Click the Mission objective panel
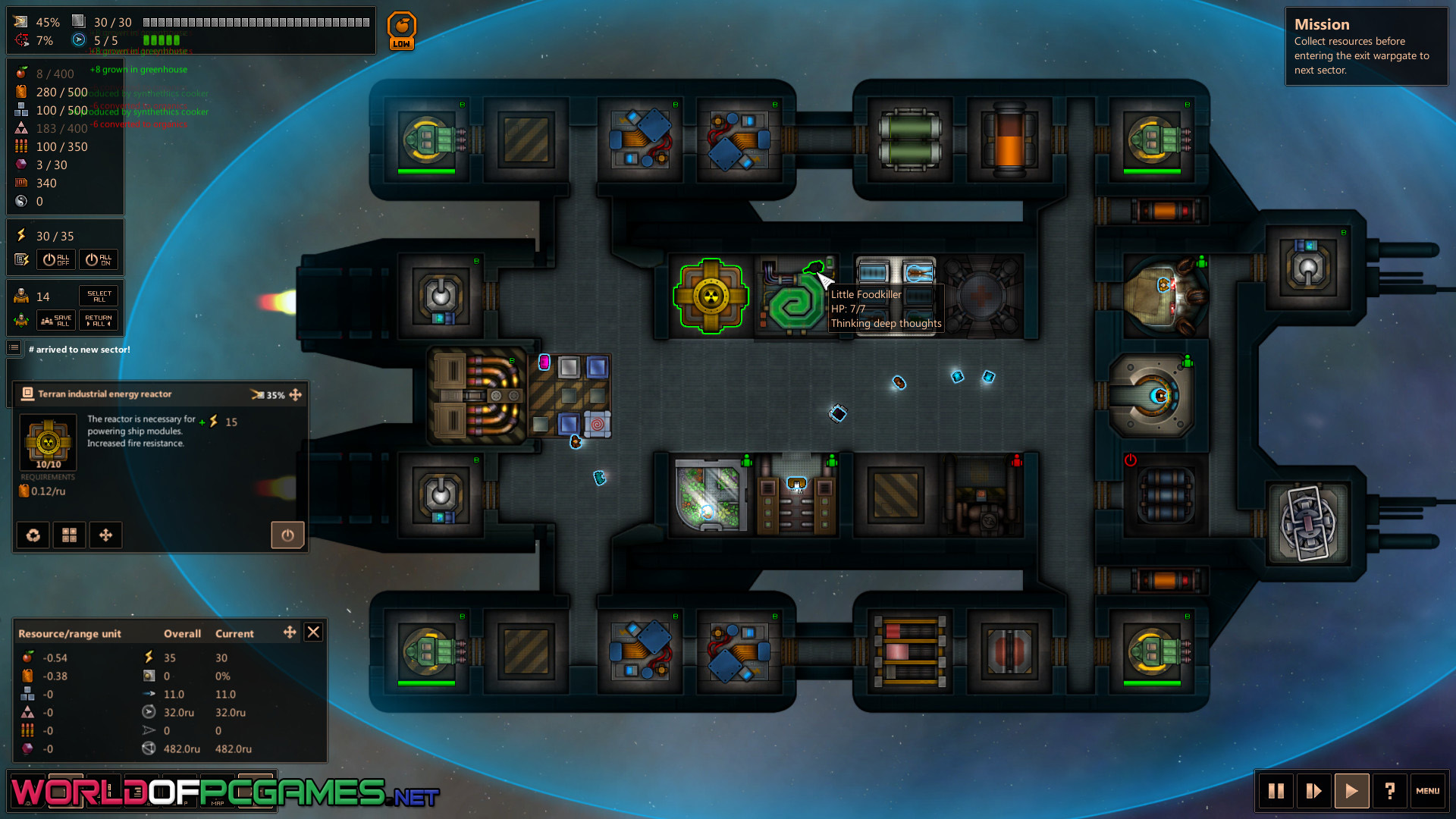 [x=1366, y=47]
